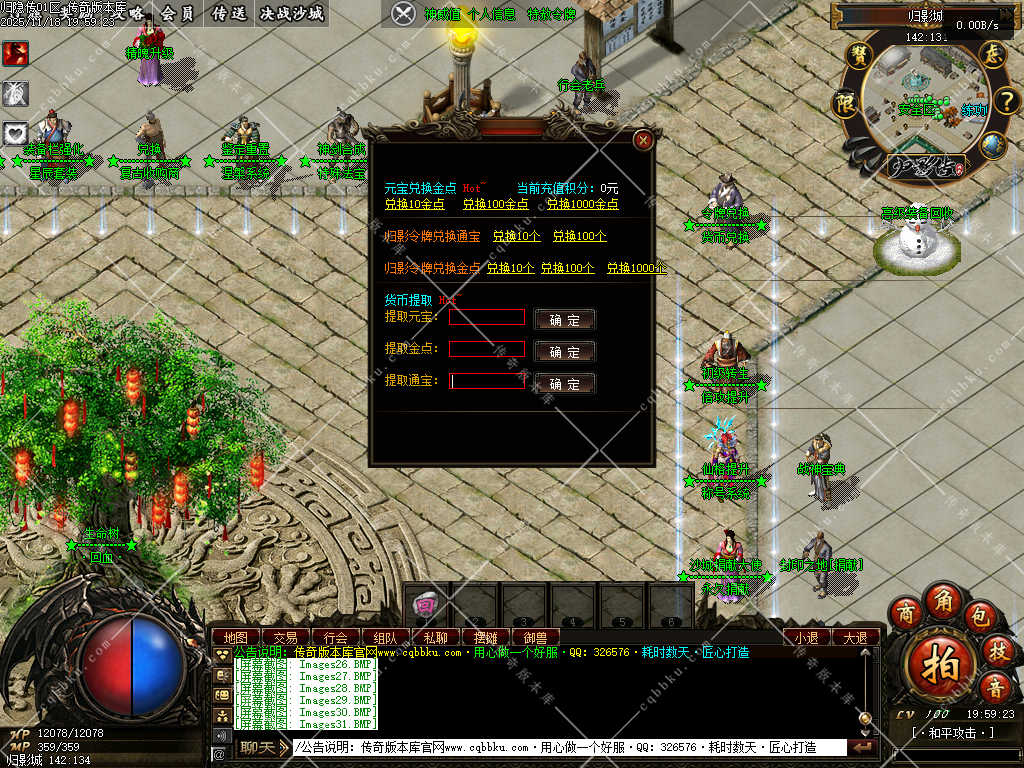Choose the 兑换1000金点 exchange link
The height and width of the screenshot is (768, 1024).
(x=583, y=204)
